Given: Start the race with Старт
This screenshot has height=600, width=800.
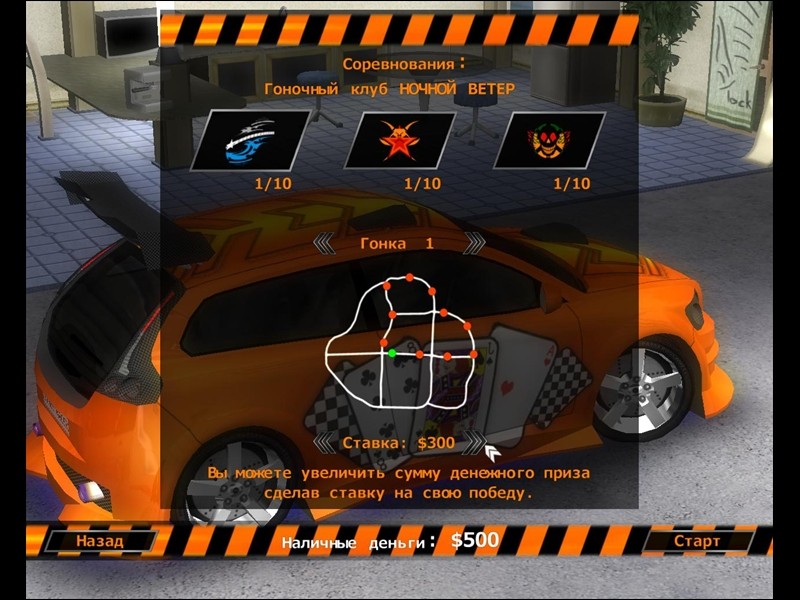Looking at the screenshot, I should click(697, 541).
